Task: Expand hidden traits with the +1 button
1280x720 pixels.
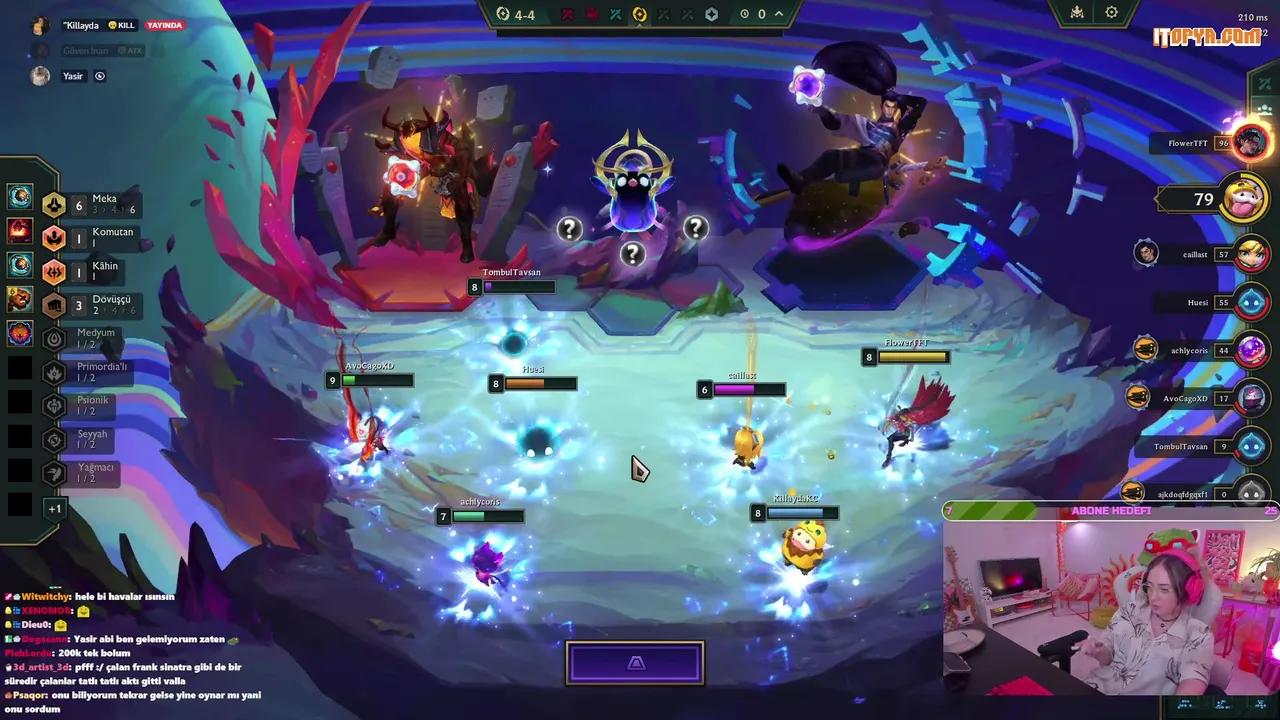Action: coord(56,508)
